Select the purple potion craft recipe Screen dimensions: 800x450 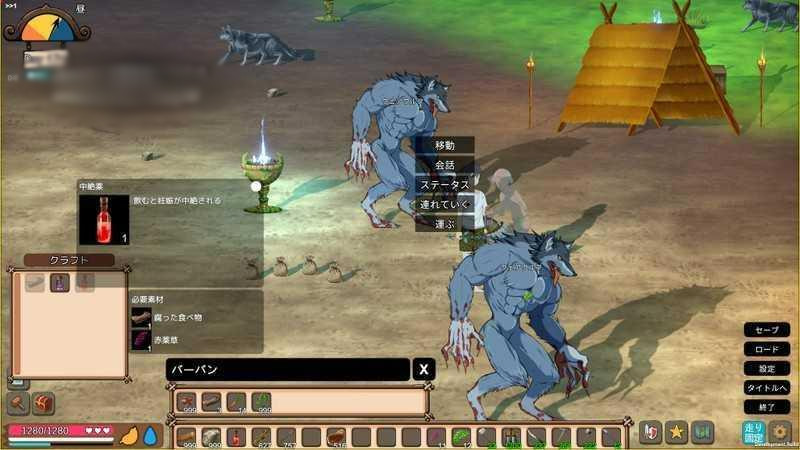[x=60, y=283]
